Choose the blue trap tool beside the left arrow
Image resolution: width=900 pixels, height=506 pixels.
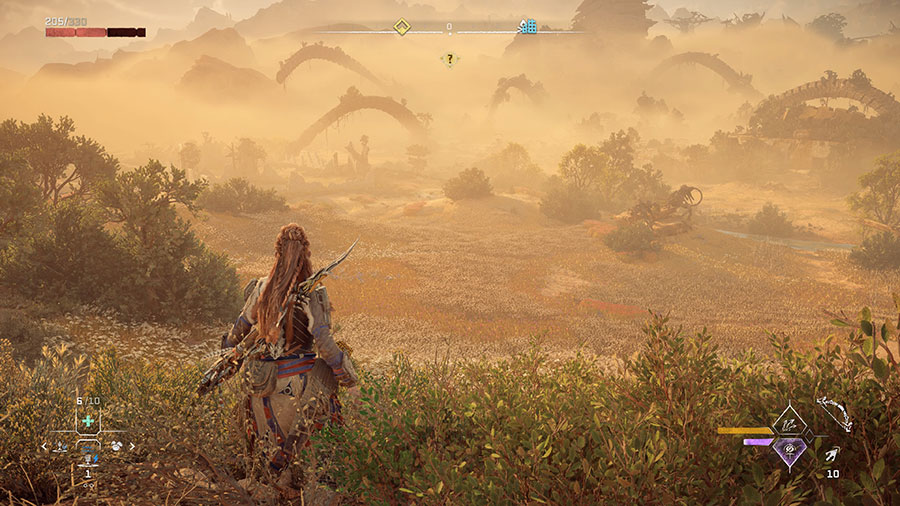tap(59, 446)
